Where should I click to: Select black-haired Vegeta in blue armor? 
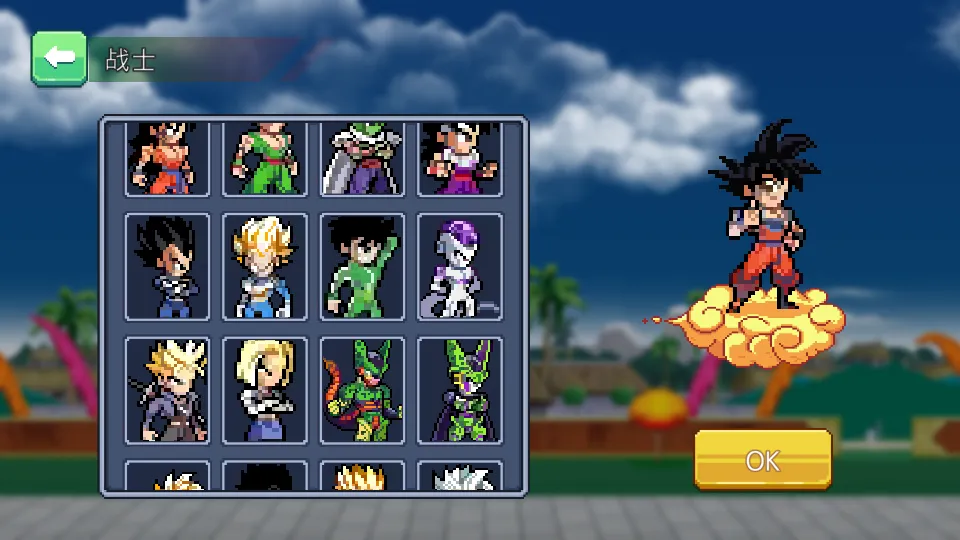(x=167, y=267)
